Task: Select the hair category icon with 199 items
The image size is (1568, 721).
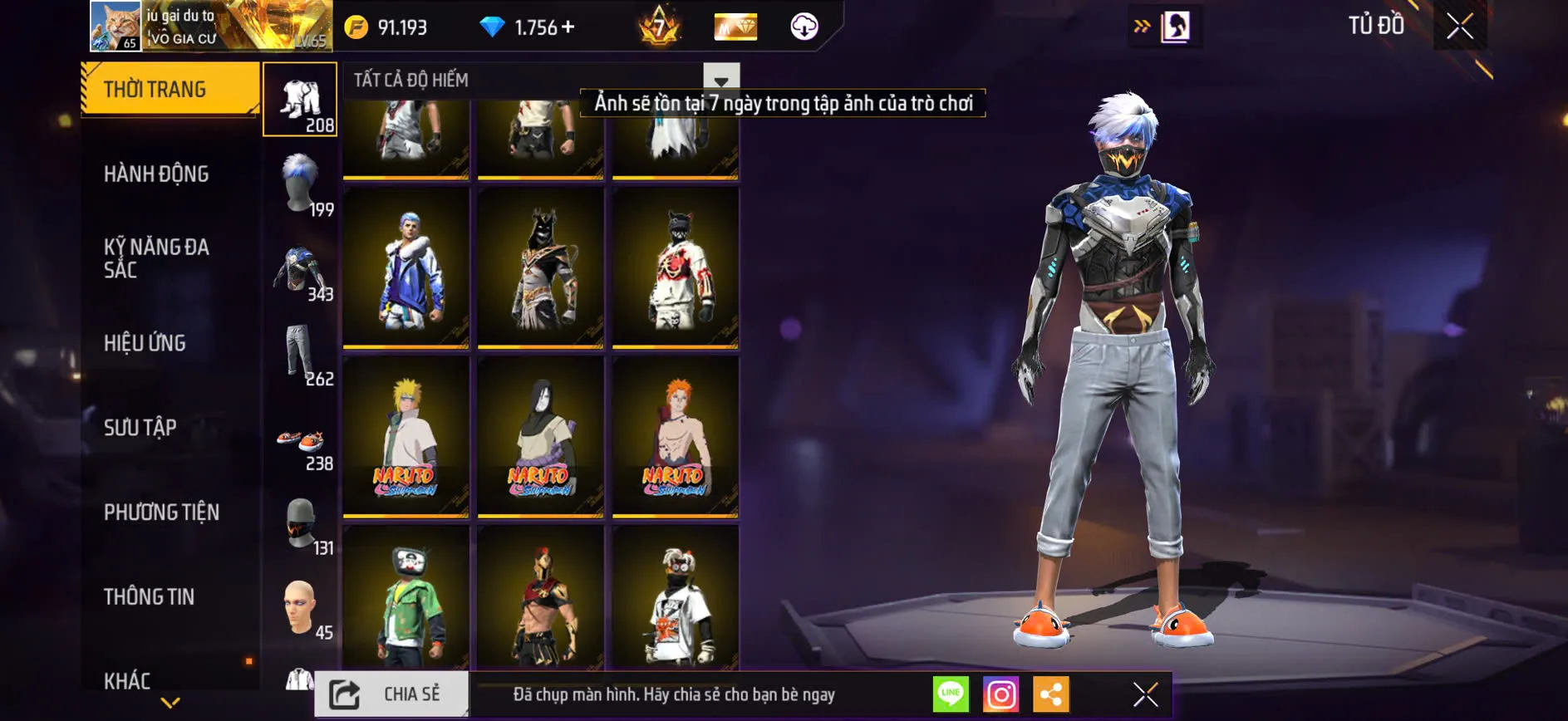Action: coord(302,183)
